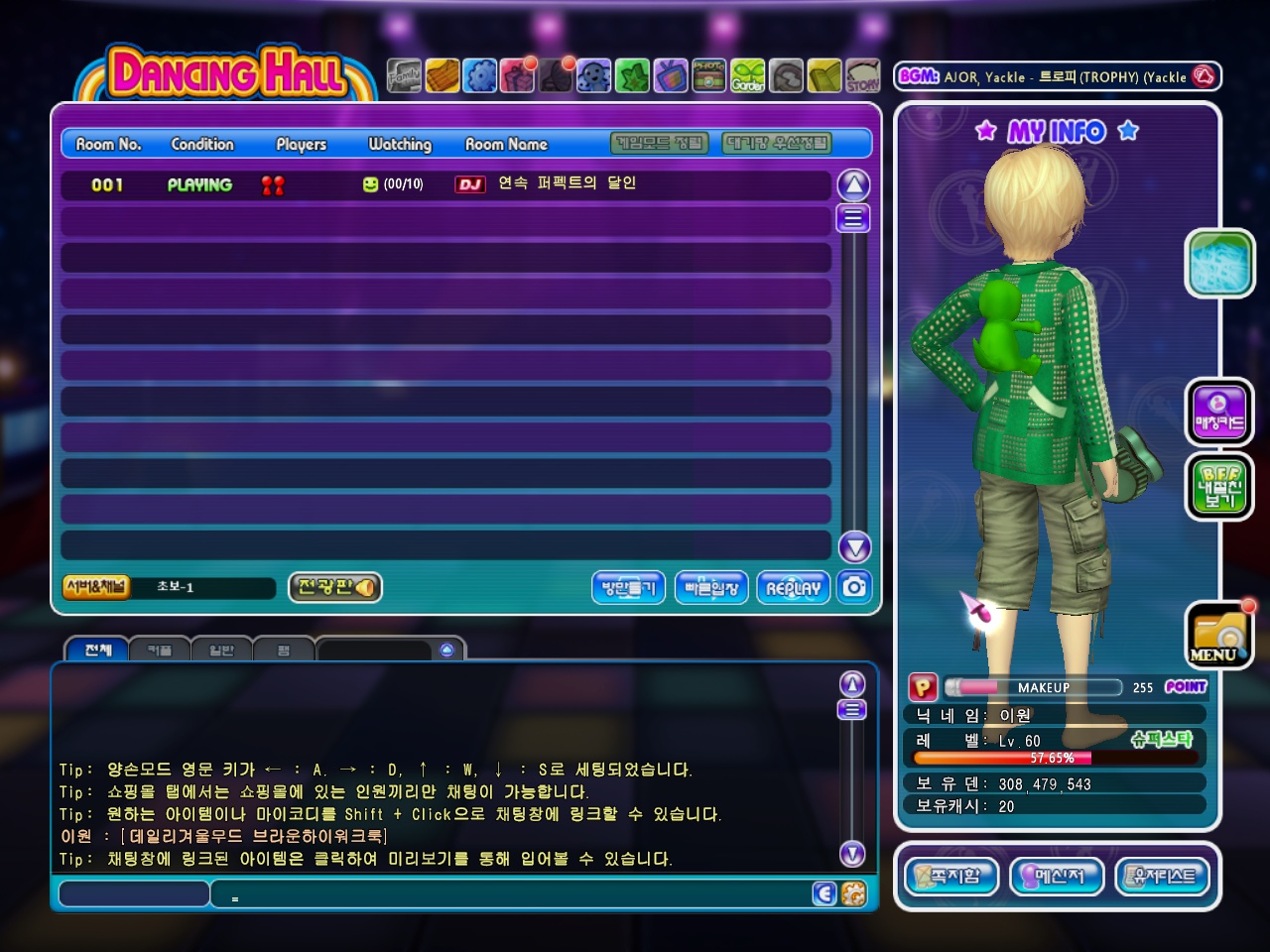Open the REPLAY button
The image size is (1270, 952).
tap(793, 588)
